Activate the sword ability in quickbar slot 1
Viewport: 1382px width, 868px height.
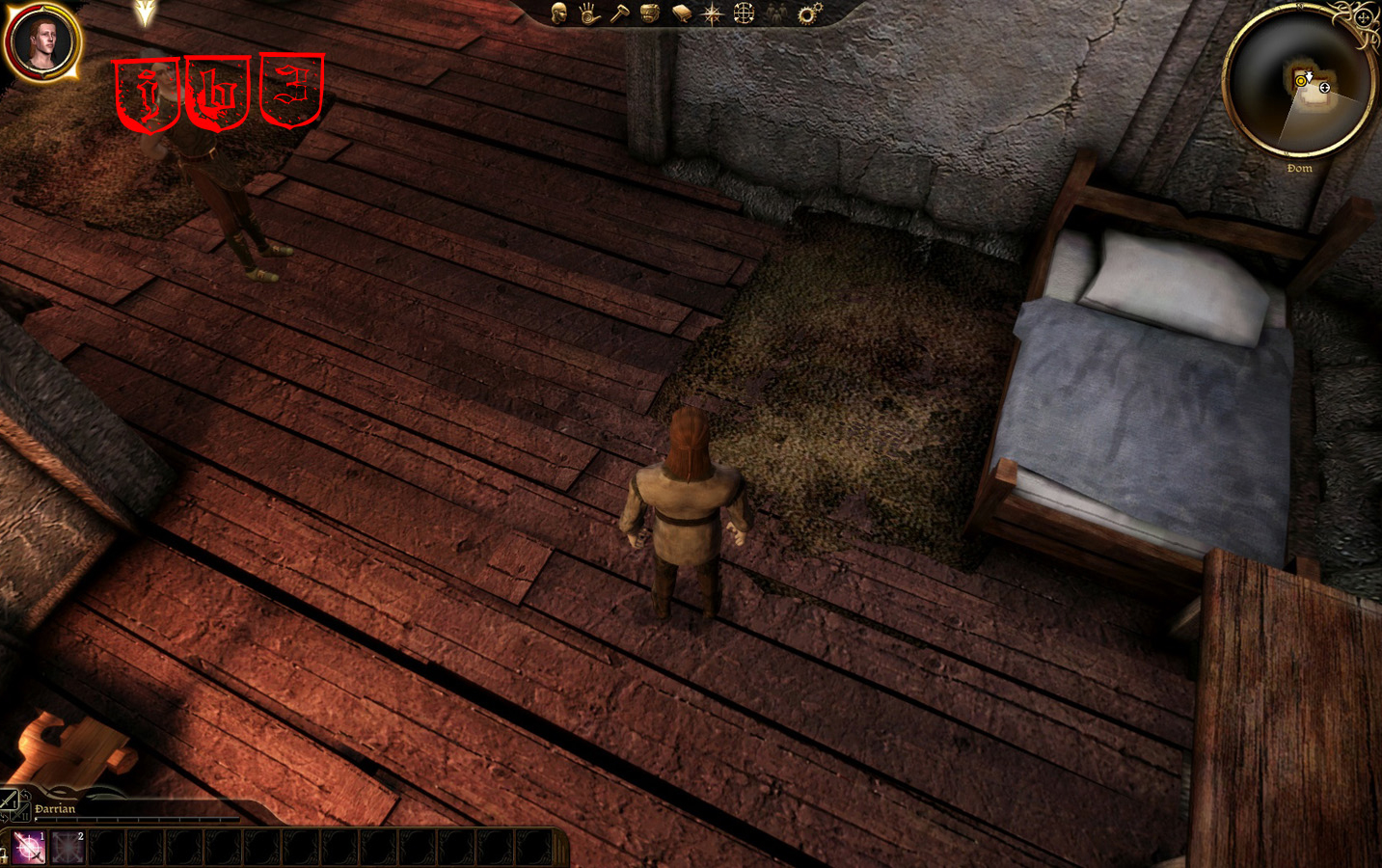30,848
